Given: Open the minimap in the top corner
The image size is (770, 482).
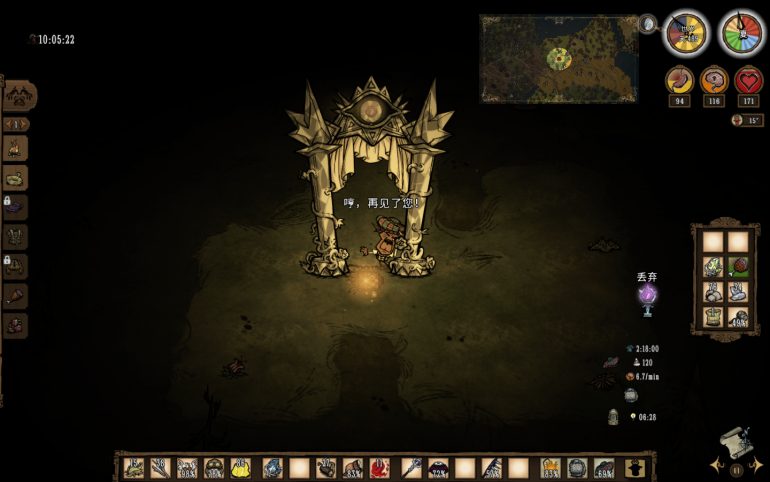Looking at the screenshot, I should [x=559, y=58].
